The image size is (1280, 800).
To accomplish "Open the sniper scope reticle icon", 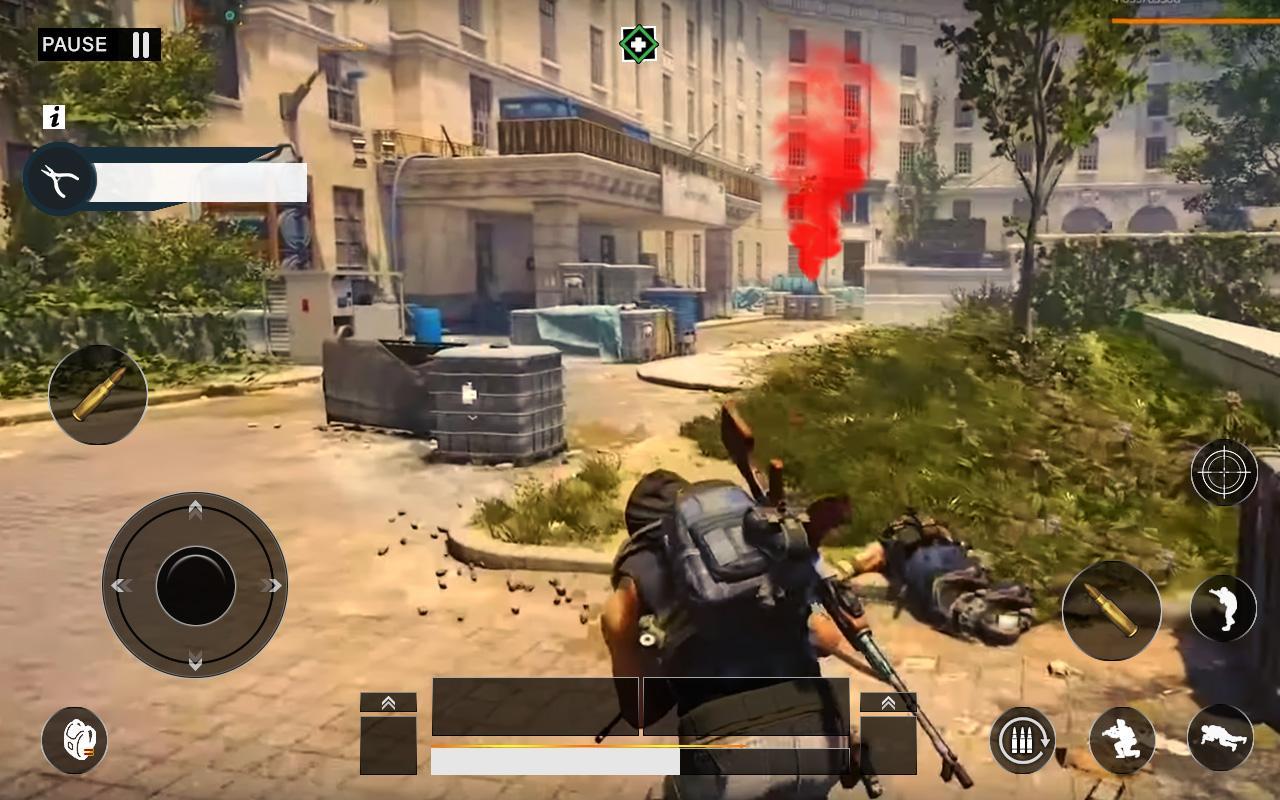I will (1222, 471).
